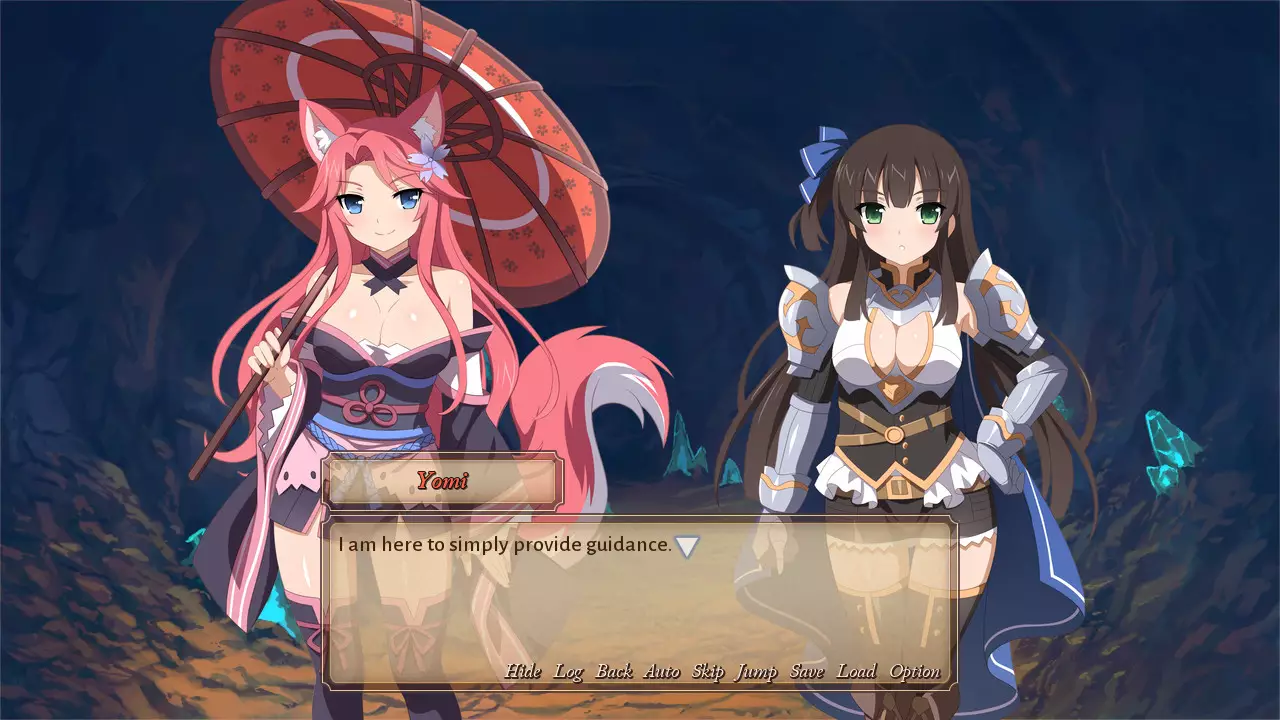The image size is (1280, 720).
Task: Click Back to rewind the previous line
Action: coord(614,671)
